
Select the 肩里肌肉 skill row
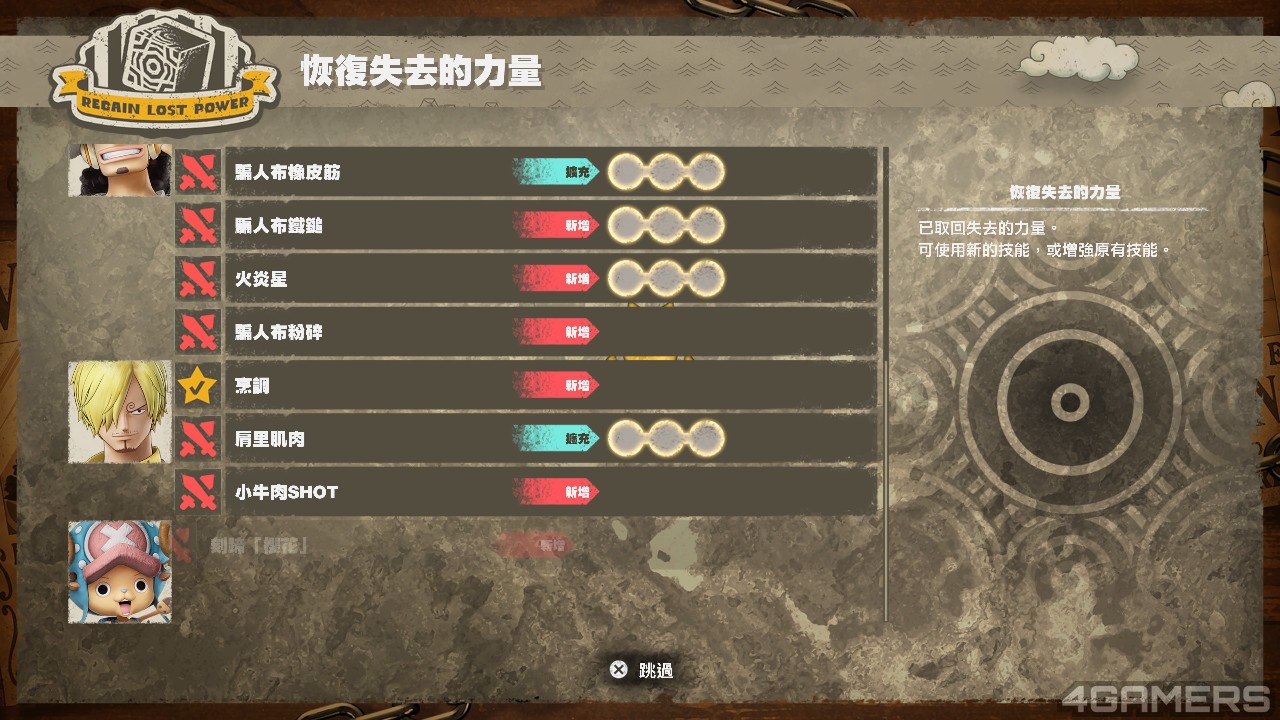click(x=550, y=438)
